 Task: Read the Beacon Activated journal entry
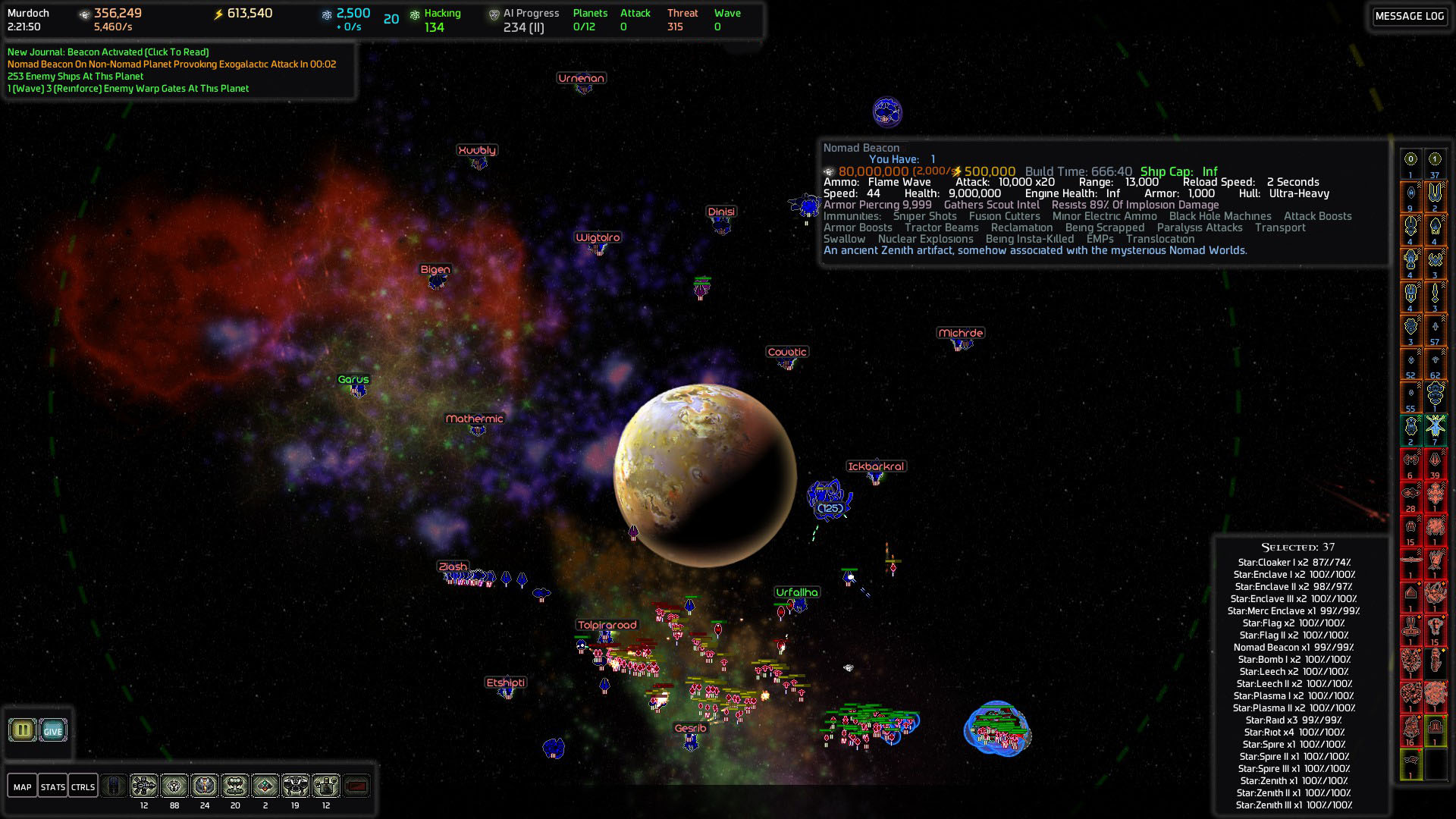[x=108, y=53]
